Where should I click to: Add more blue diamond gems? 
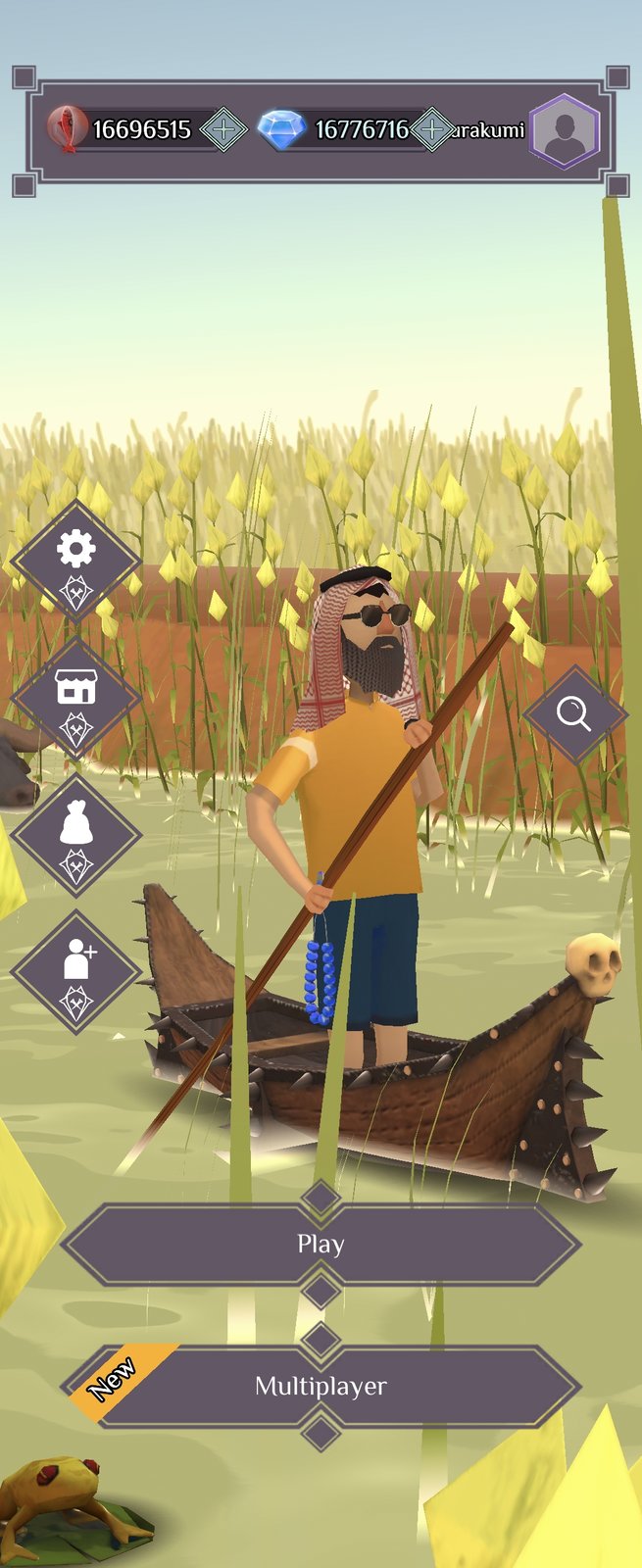point(431,129)
